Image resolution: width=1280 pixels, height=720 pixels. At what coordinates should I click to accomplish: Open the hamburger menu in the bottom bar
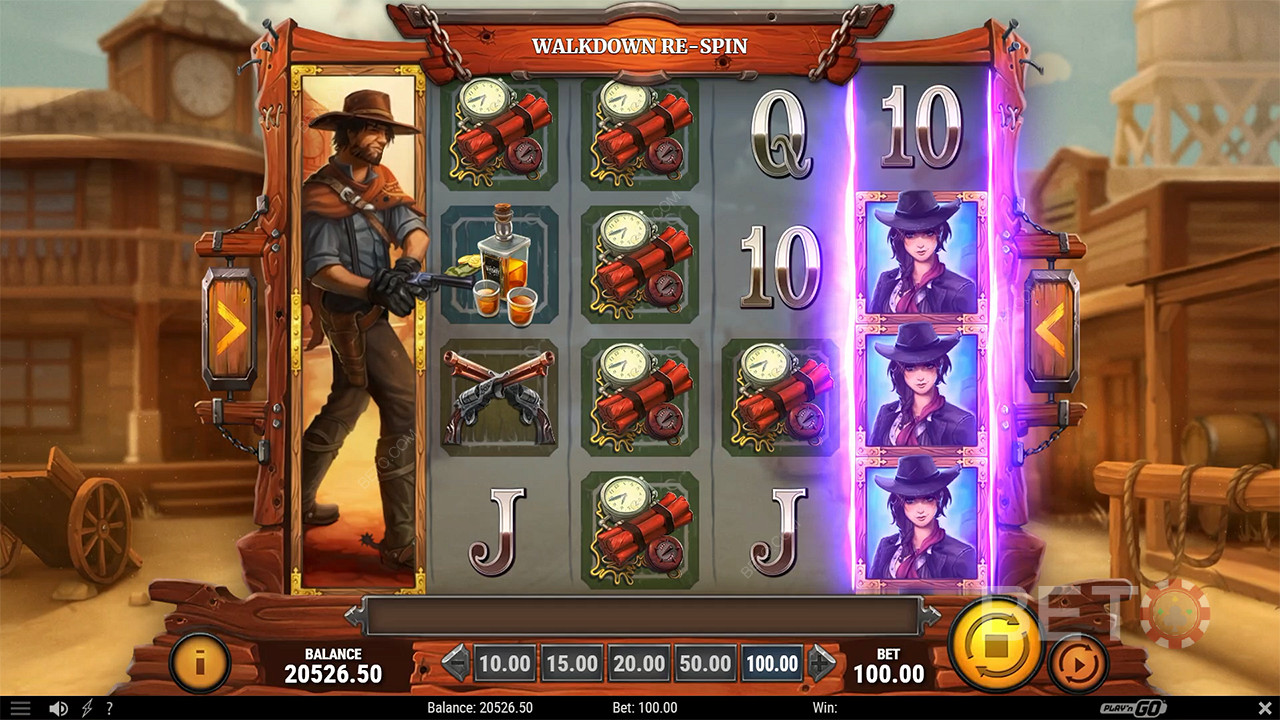[20, 708]
